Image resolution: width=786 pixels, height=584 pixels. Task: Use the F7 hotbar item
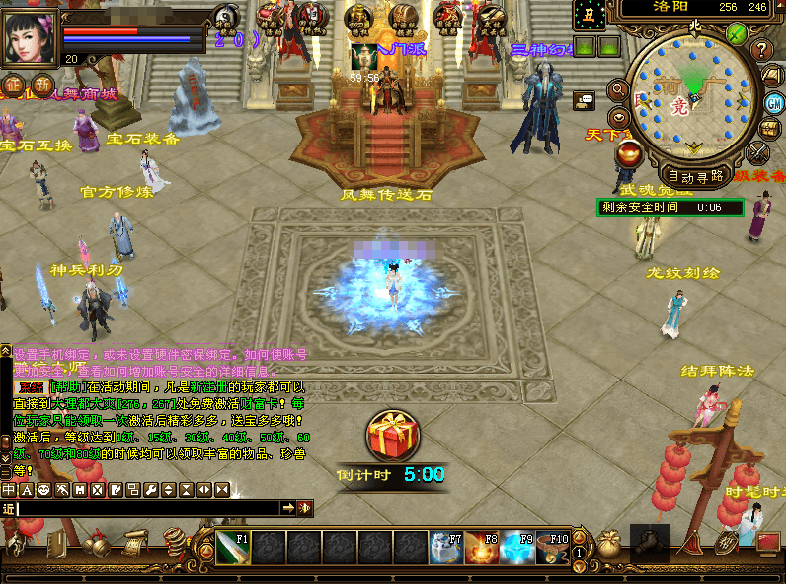(444, 548)
